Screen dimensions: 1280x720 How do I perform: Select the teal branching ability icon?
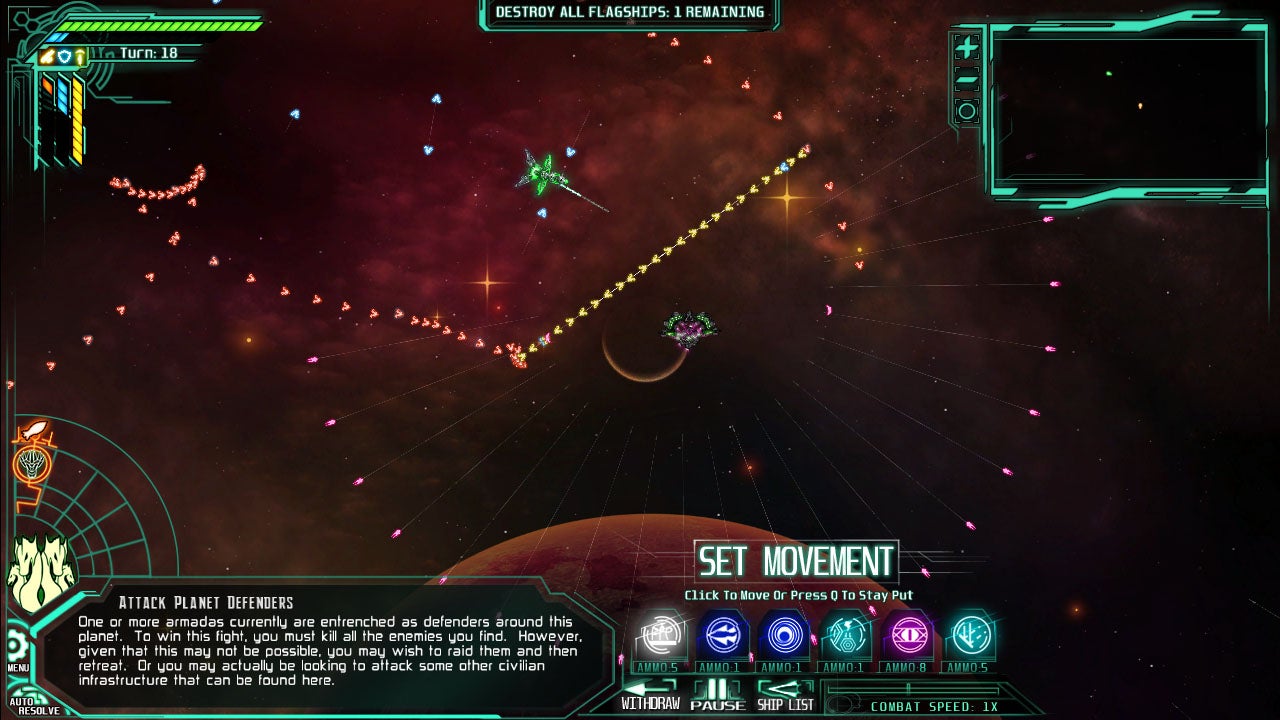tap(969, 636)
